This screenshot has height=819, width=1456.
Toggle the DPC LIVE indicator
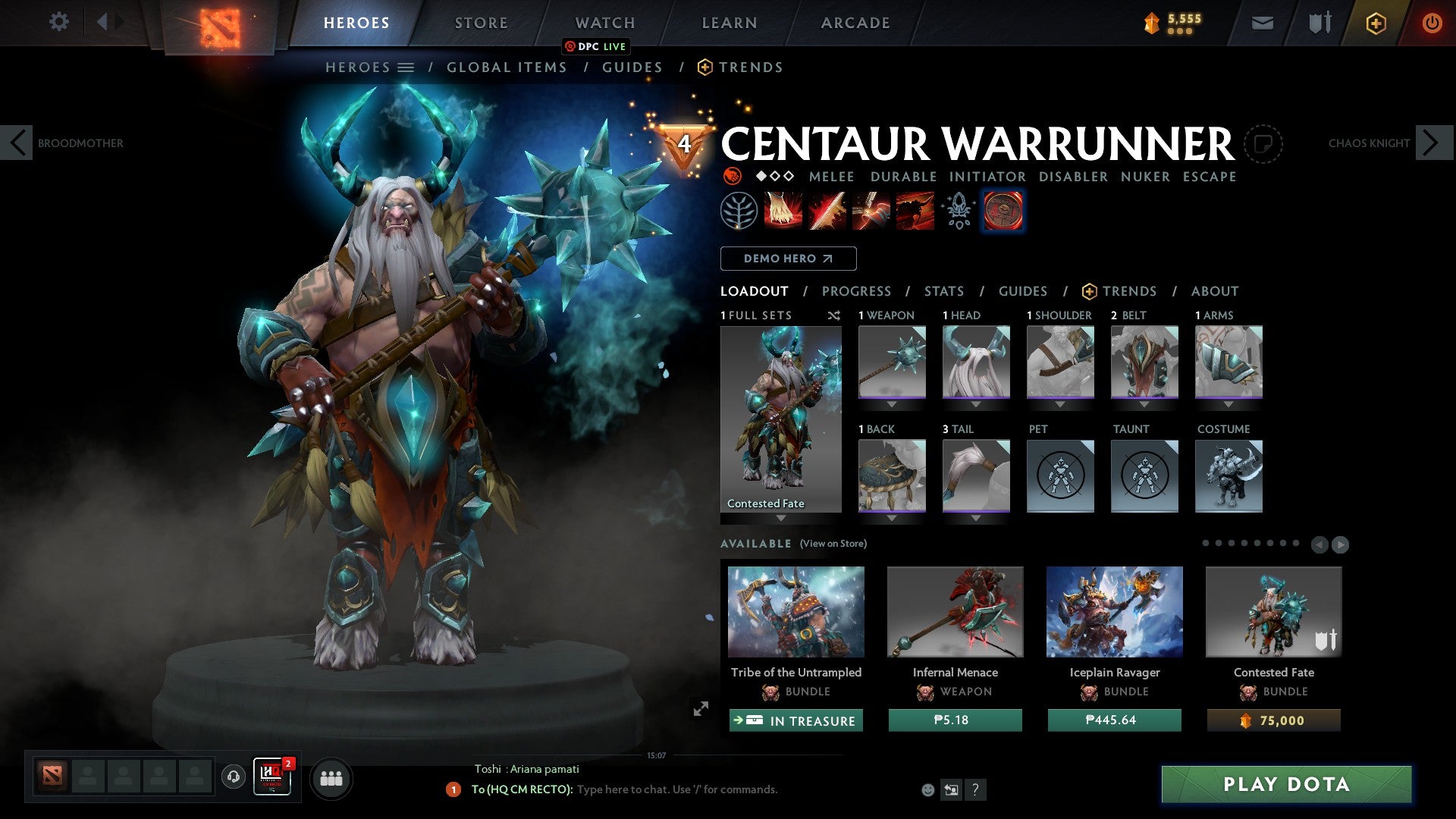[596, 46]
